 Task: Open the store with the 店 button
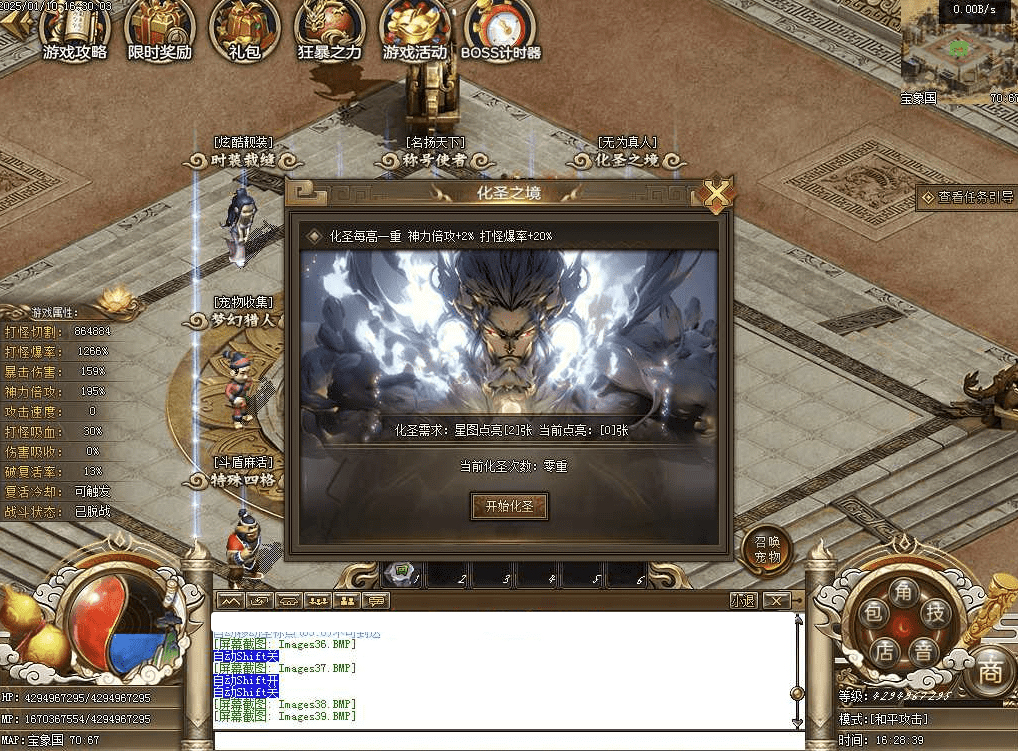[885, 650]
